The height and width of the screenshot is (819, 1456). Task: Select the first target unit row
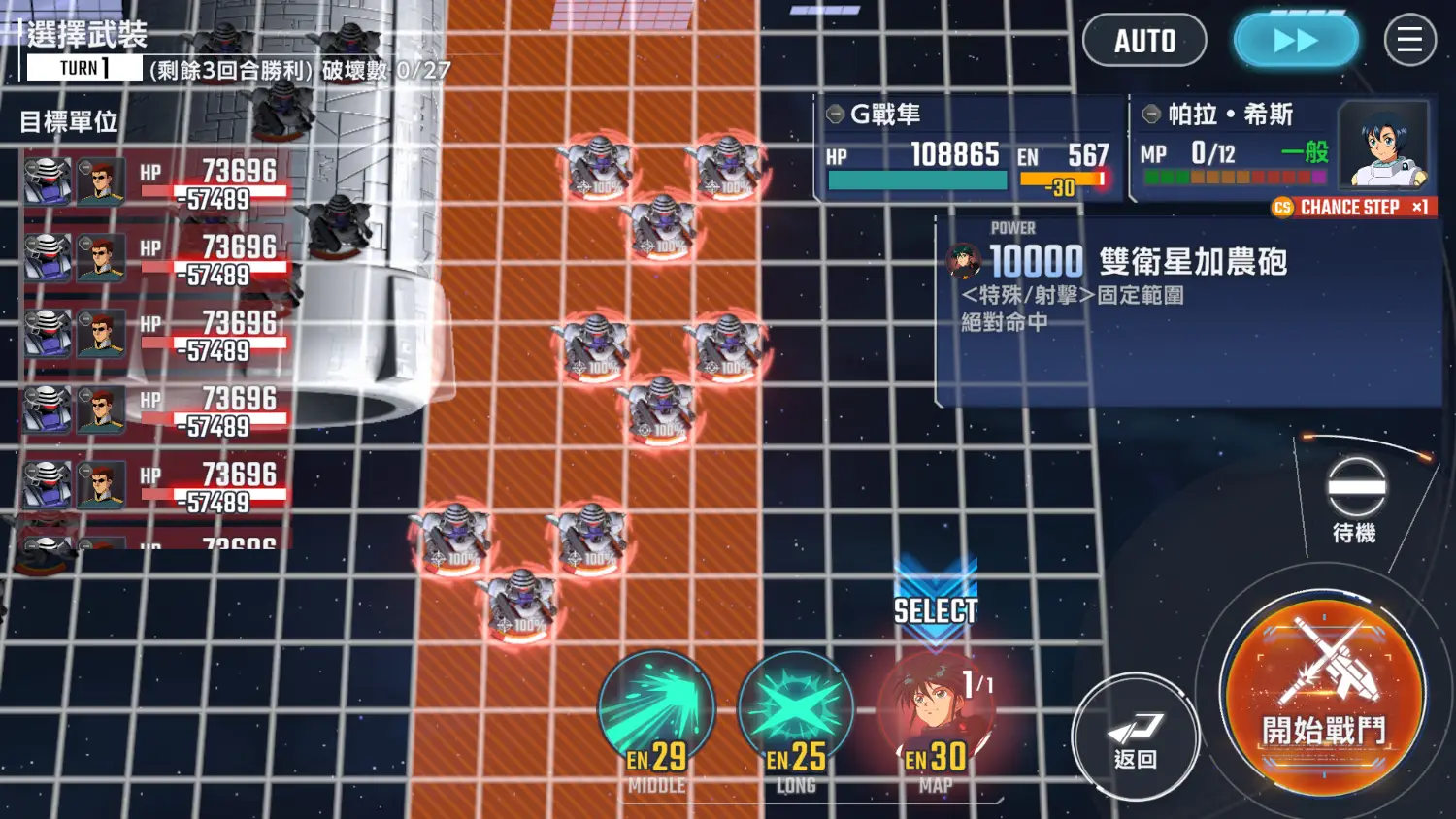tap(155, 182)
